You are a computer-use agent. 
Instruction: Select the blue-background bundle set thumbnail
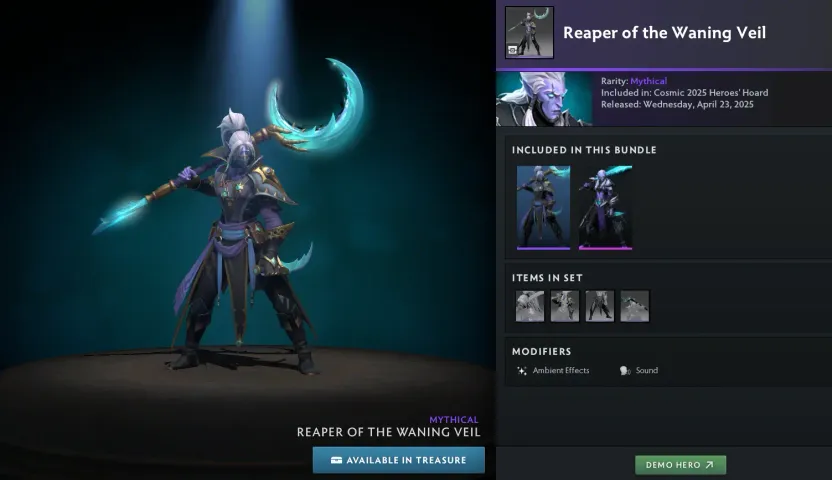(x=543, y=207)
